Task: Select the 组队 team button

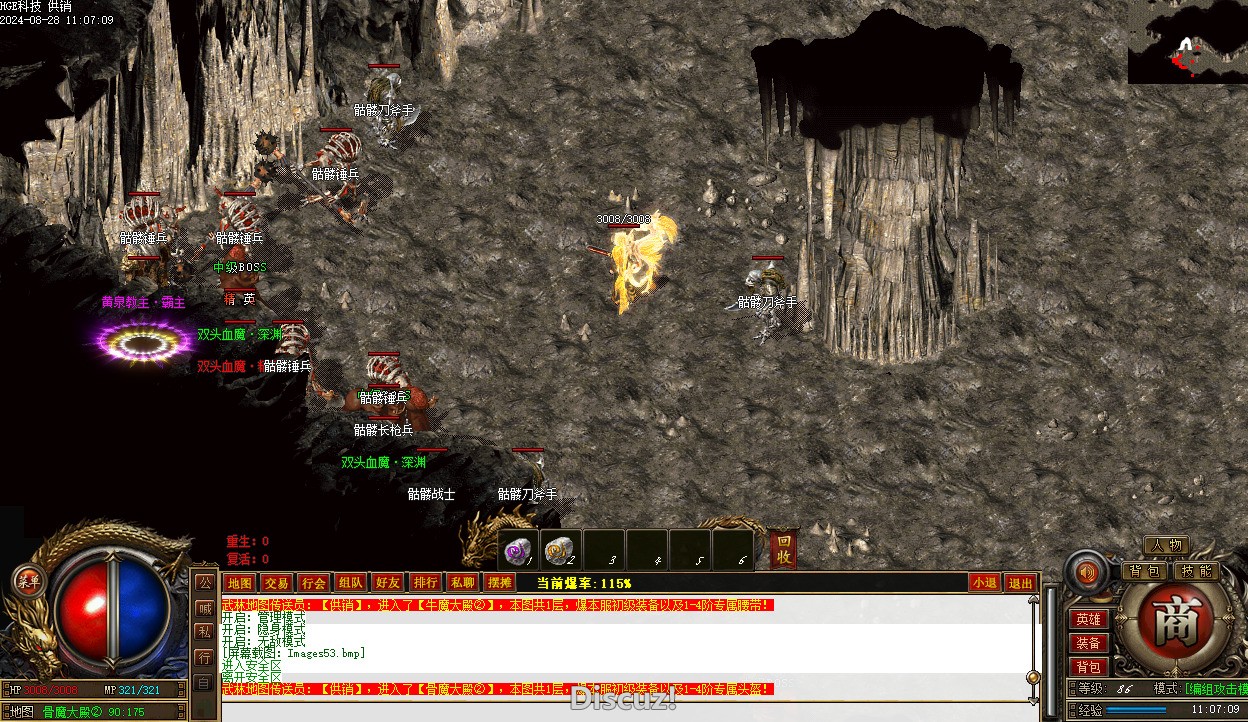Action: (x=350, y=583)
